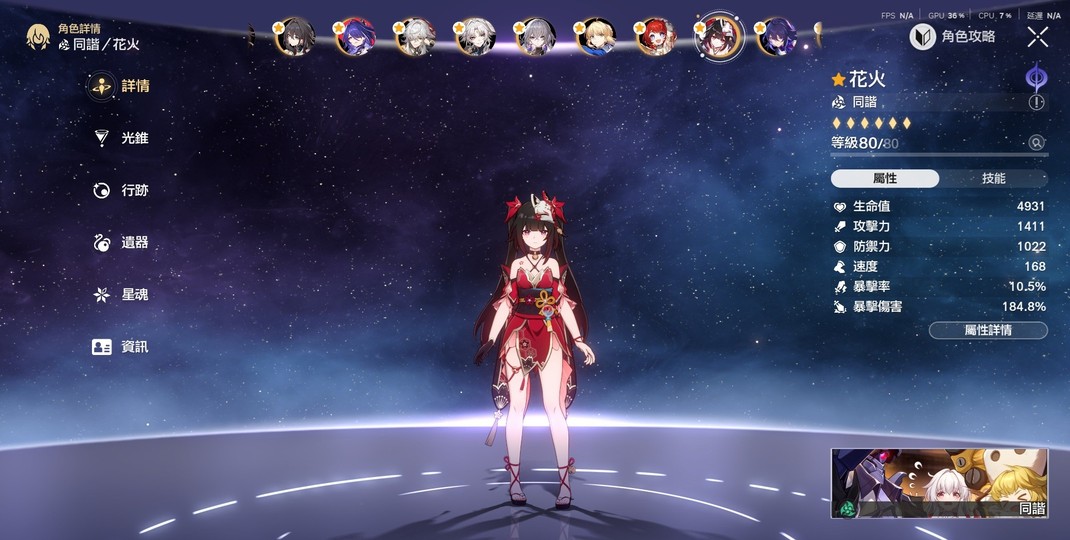Screen dimensions: 1070x540
Task: Select the blue-haired character with red backdrop
Action: click(x=354, y=37)
